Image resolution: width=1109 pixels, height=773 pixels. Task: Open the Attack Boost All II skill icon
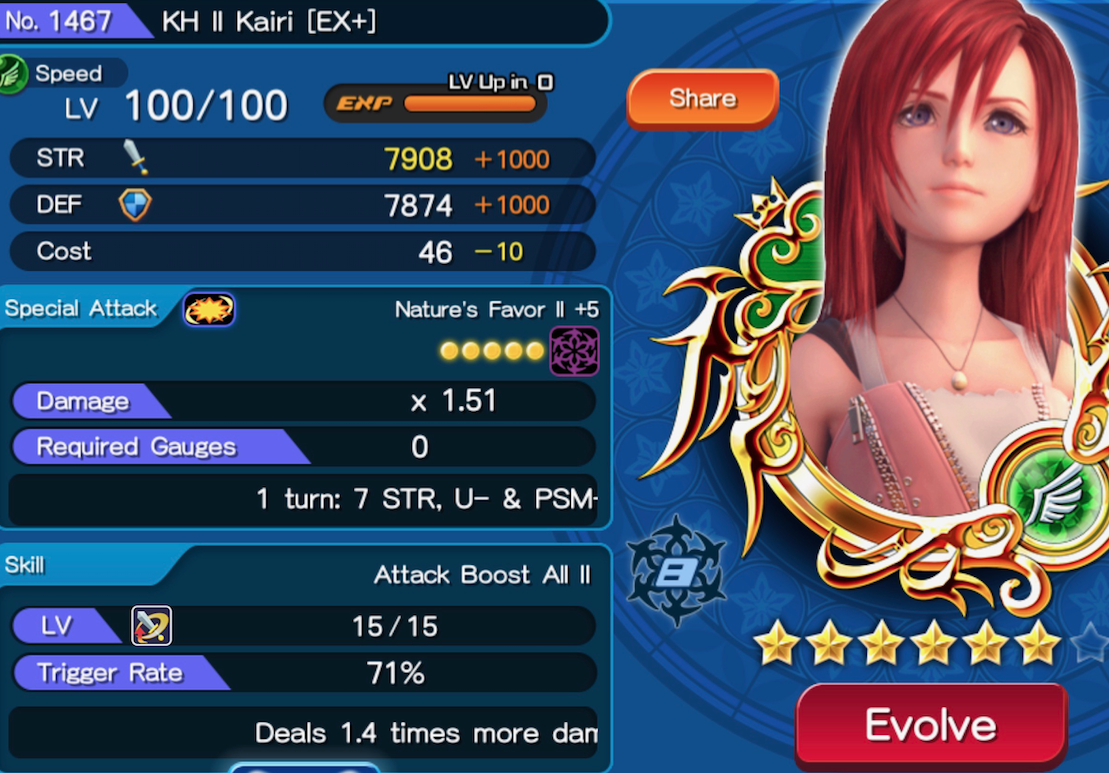(x=152, y=626)
